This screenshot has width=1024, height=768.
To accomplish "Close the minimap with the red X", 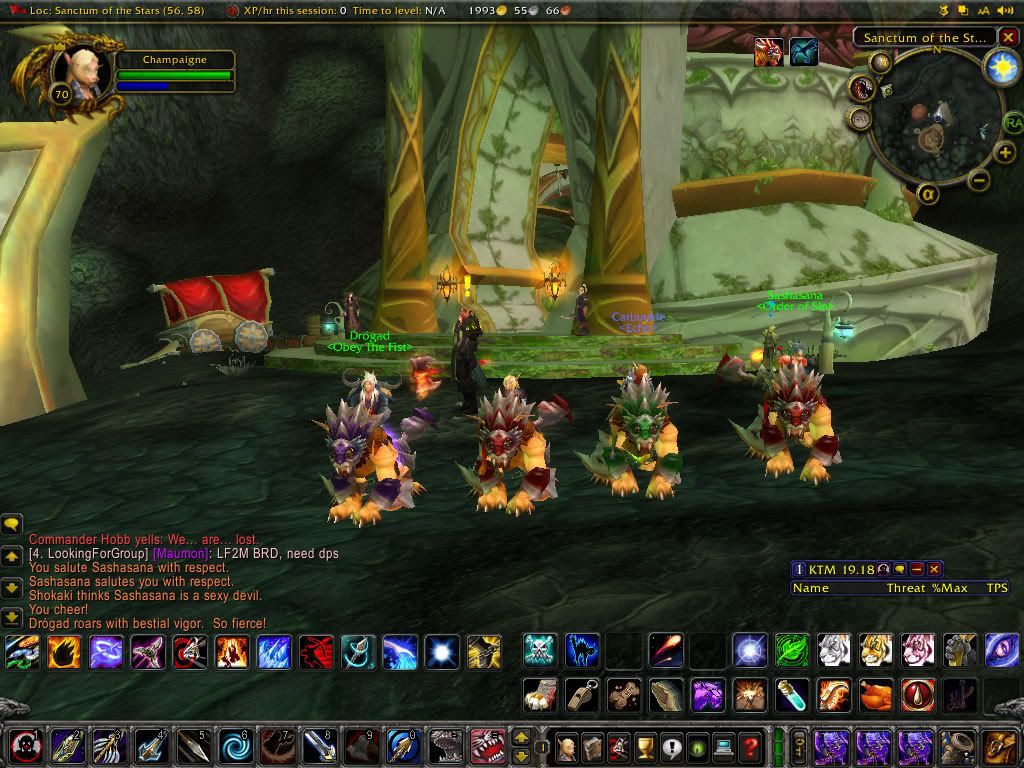I will point(1006,38).
